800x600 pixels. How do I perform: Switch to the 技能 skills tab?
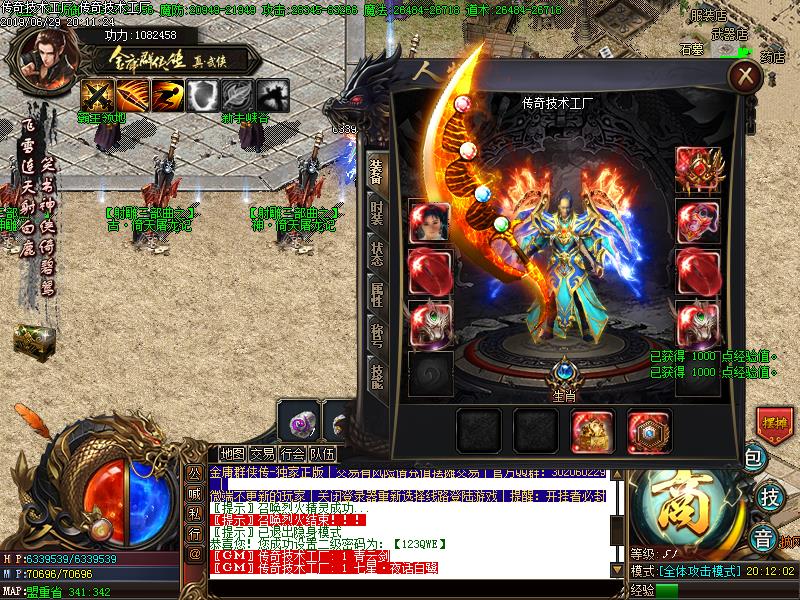click(x=376, y=375)
